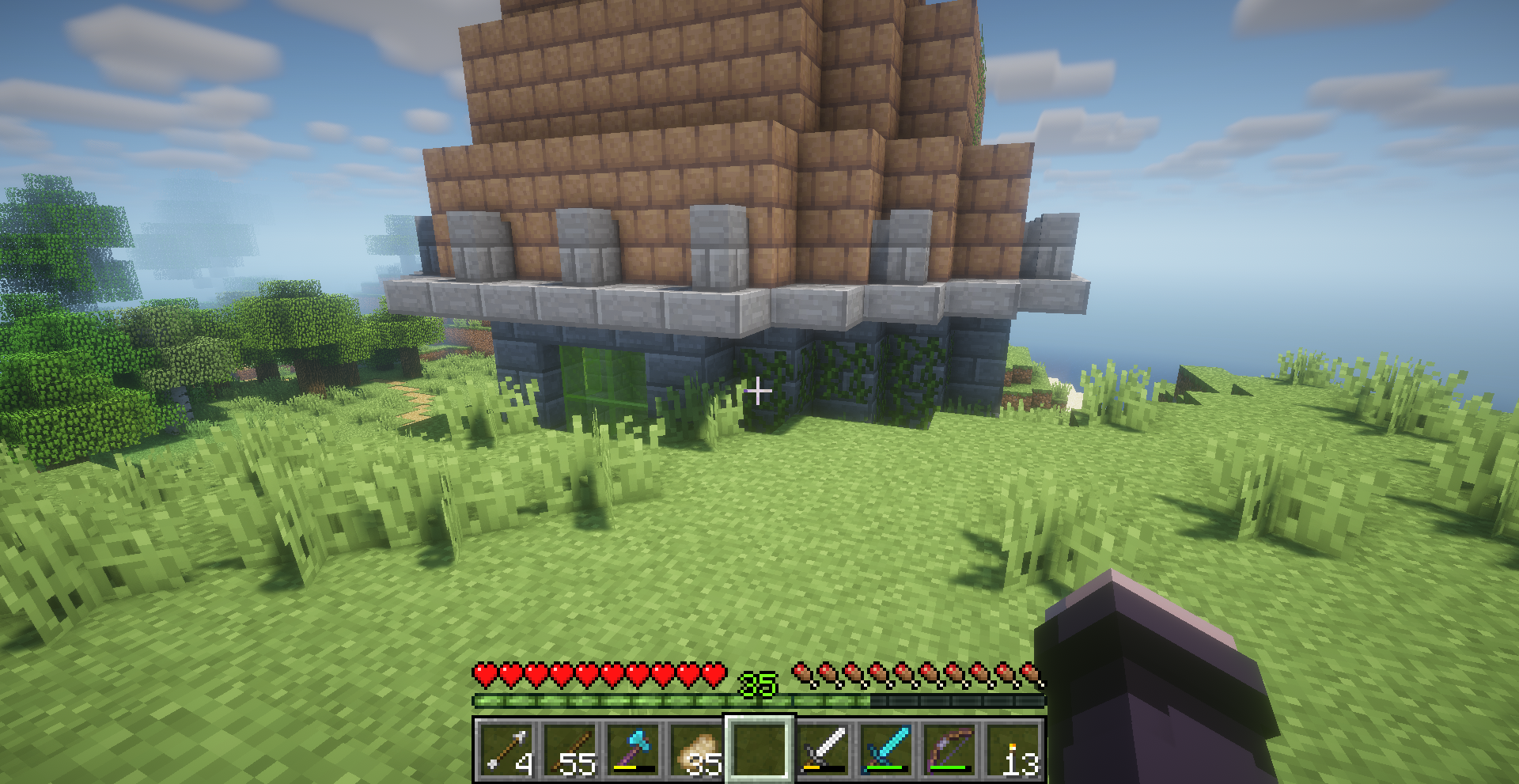The image size is (1519, 784).
Task: Equip the diamond sword
Action: [x=886, y=749]
